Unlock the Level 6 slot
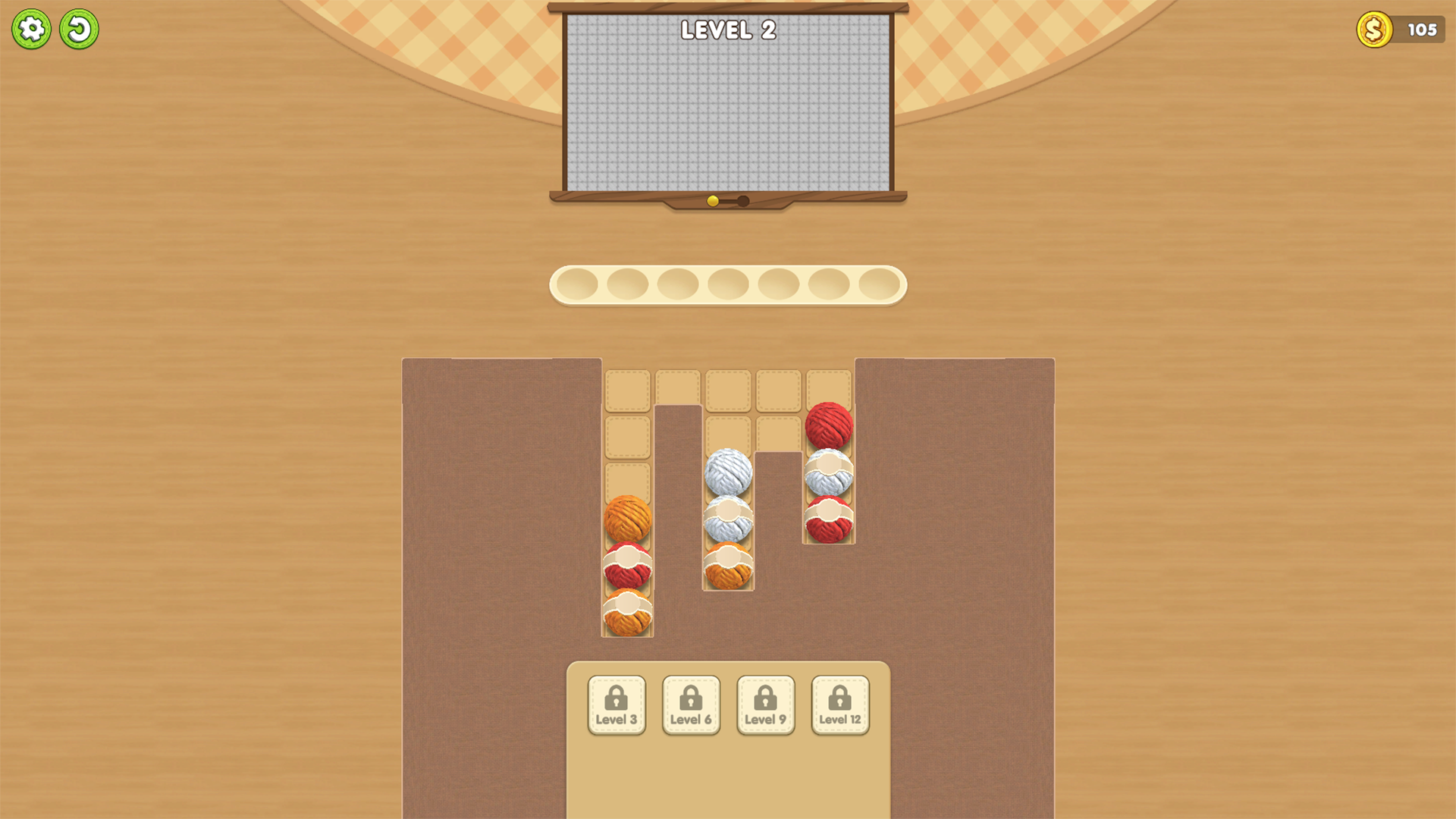 [691, 704]
